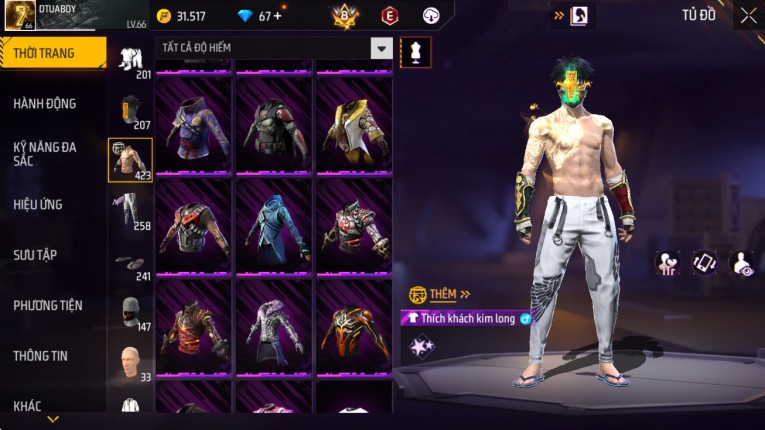Select the pants subcategory with 258 items
The image size is (765, 430).
coord(130,211)
